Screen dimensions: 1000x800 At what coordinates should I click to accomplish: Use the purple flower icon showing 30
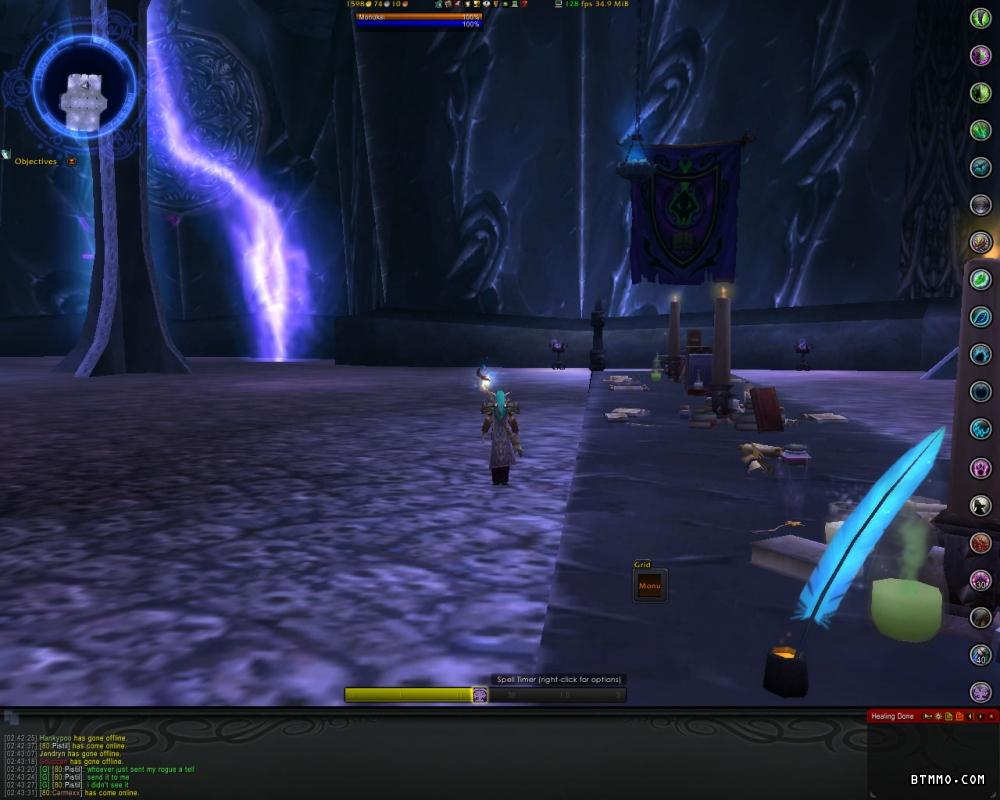(981, 580)
